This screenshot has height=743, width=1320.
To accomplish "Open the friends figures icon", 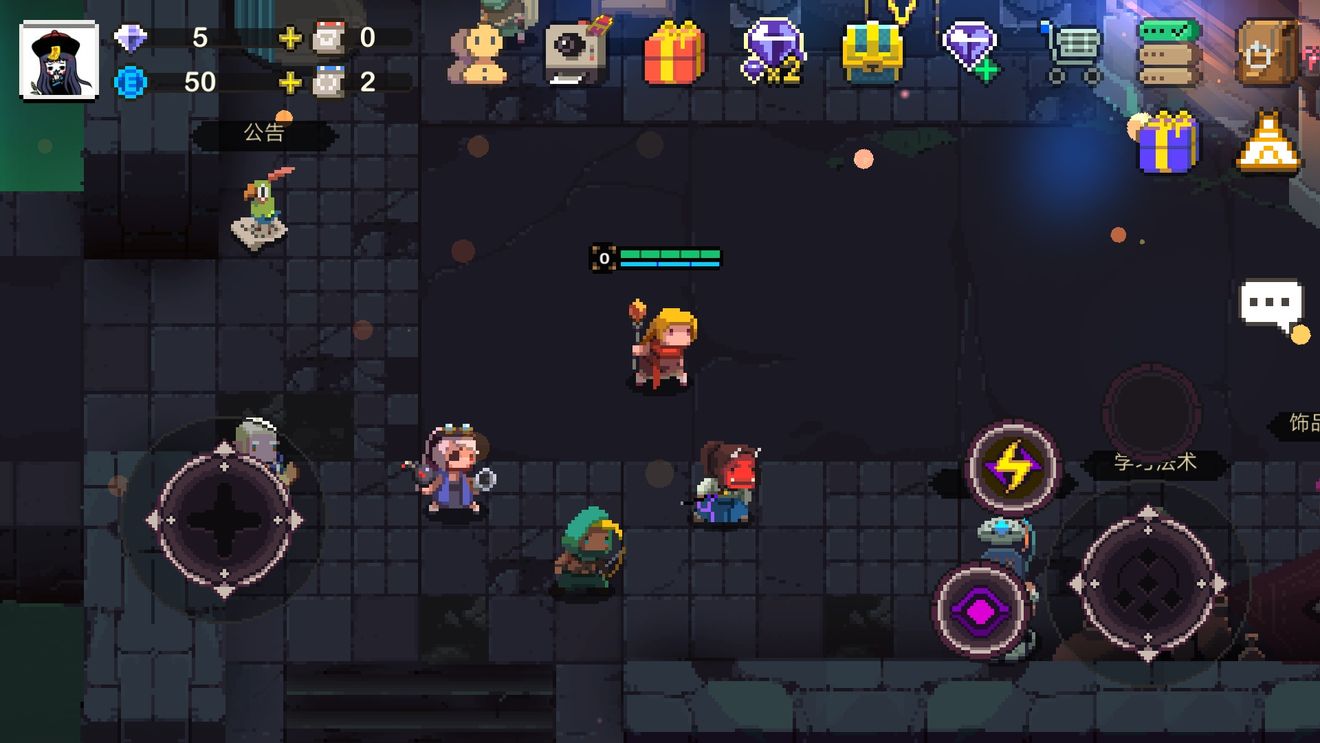I will [x=479, y=53].
